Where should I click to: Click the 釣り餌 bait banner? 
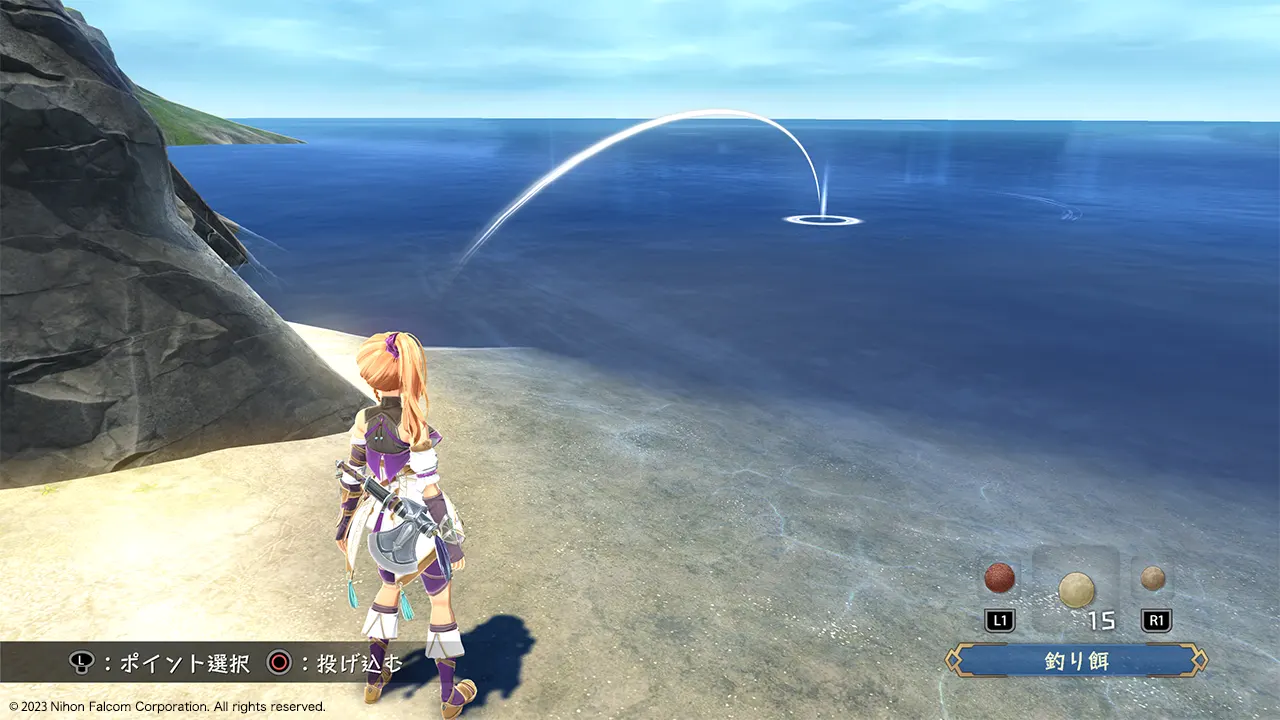point(1077,661)
